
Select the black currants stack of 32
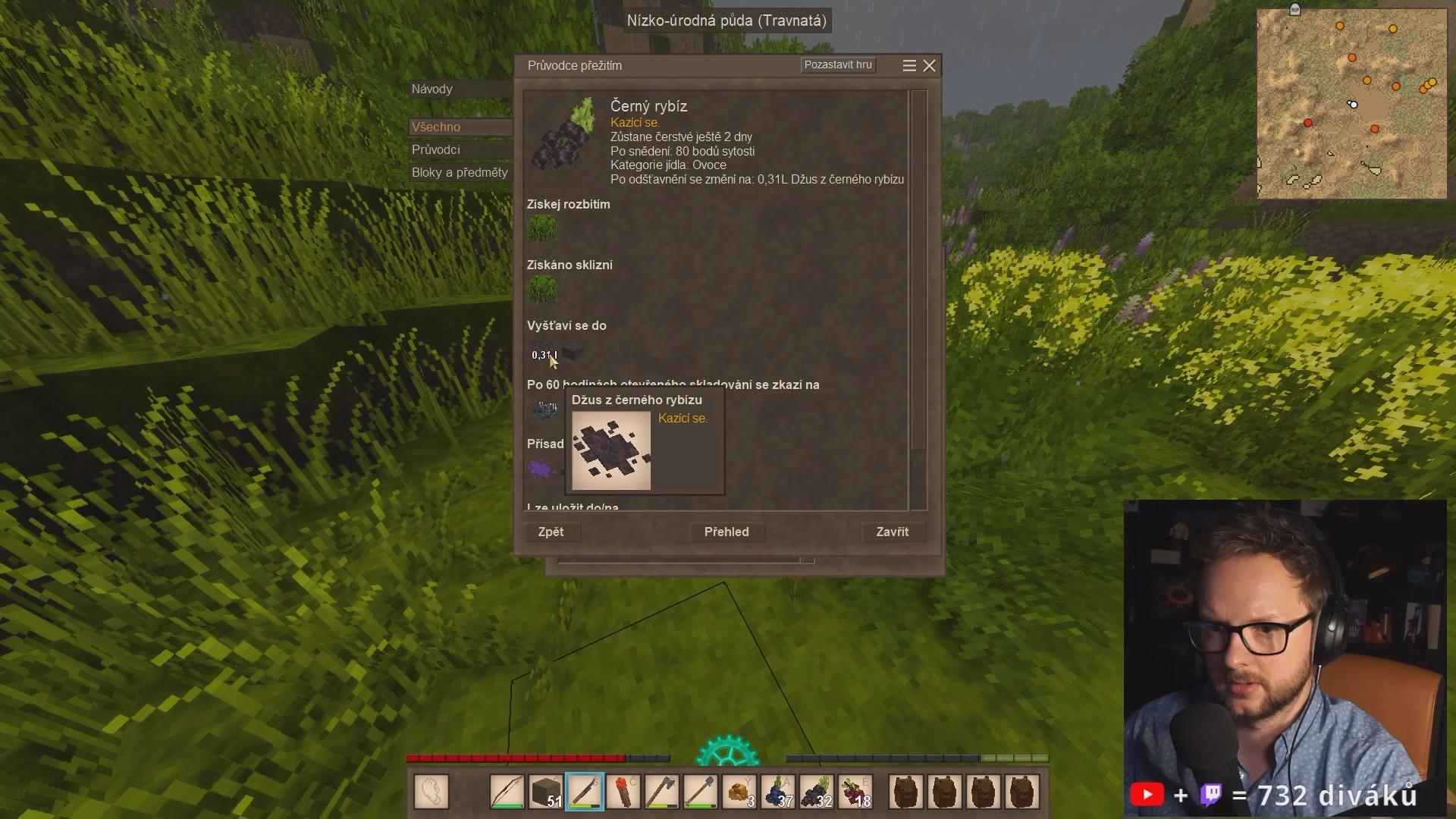pyautogui.click(x=817, y=792)
